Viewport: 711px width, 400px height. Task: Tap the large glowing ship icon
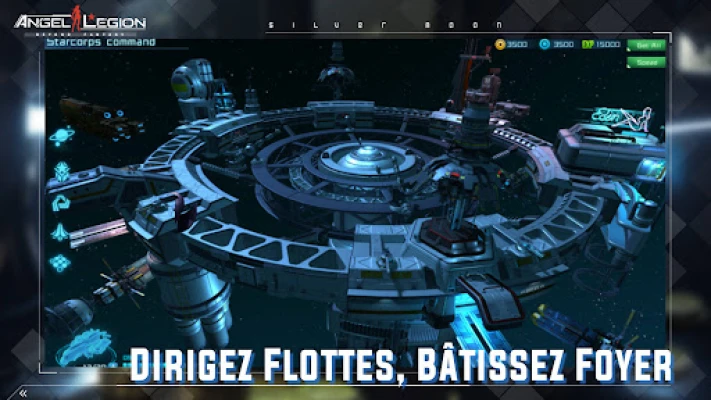86,349
